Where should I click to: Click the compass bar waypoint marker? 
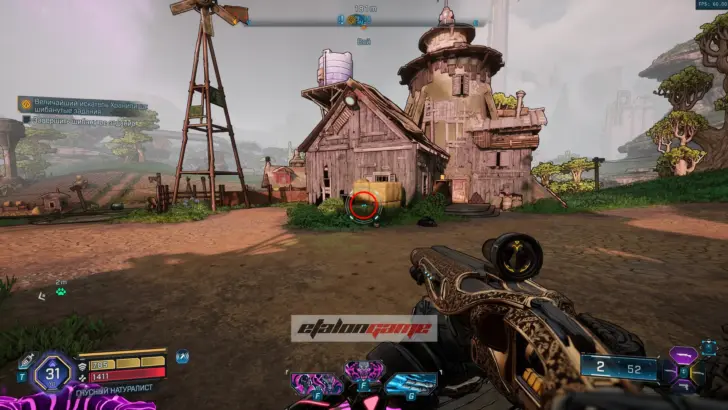(358, 19)
